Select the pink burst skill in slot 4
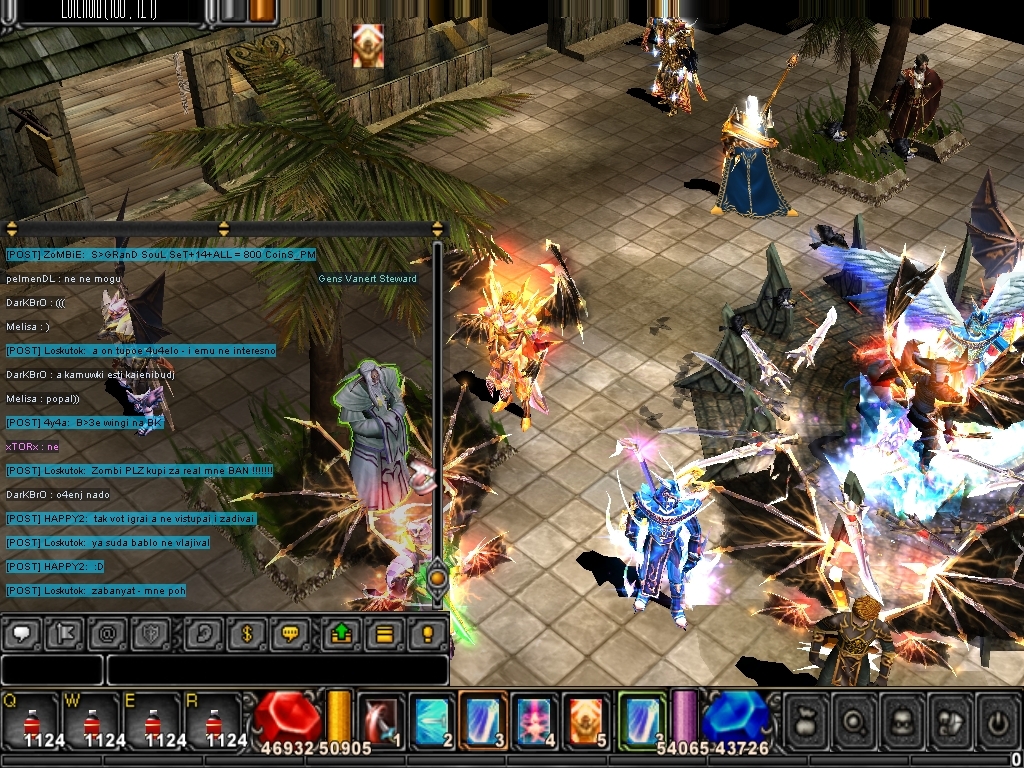The height and width of the screenshot is (768, 1024). point(535,720)
